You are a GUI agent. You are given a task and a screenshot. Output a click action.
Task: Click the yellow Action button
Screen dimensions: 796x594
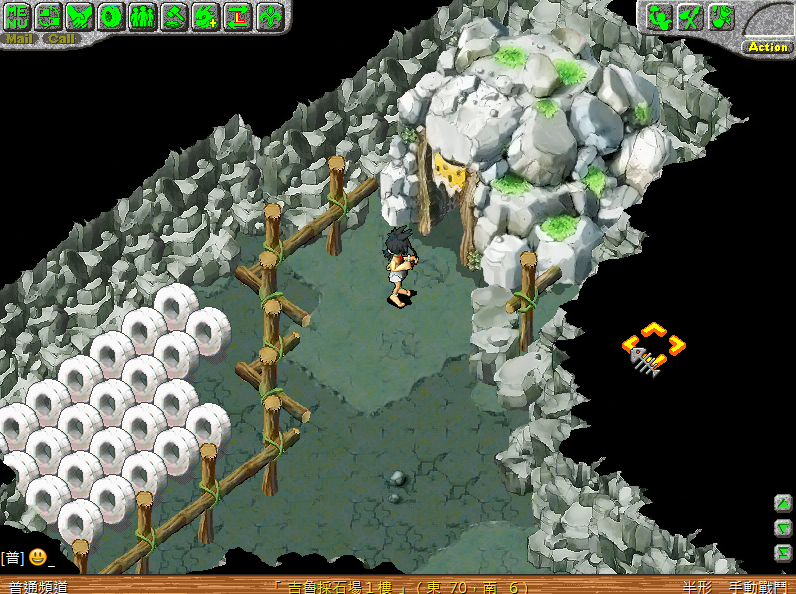(768, 47)
